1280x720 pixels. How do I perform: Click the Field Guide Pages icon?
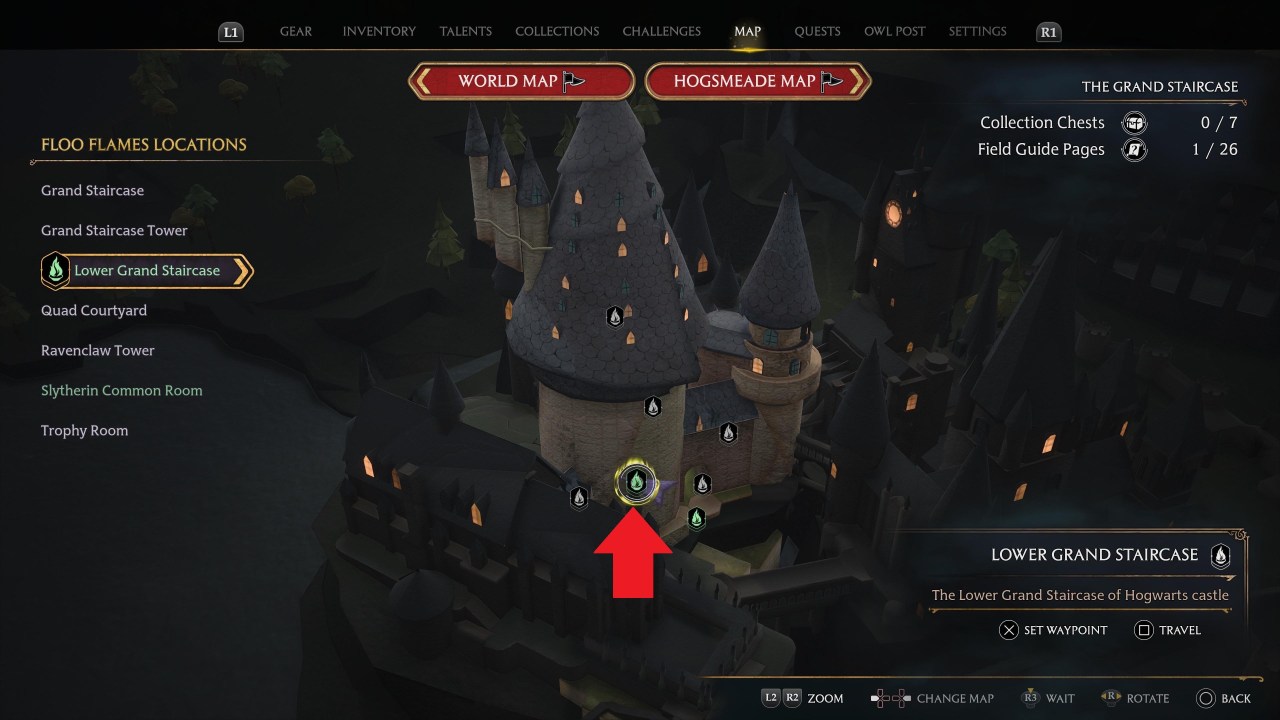coord(1133,148)
